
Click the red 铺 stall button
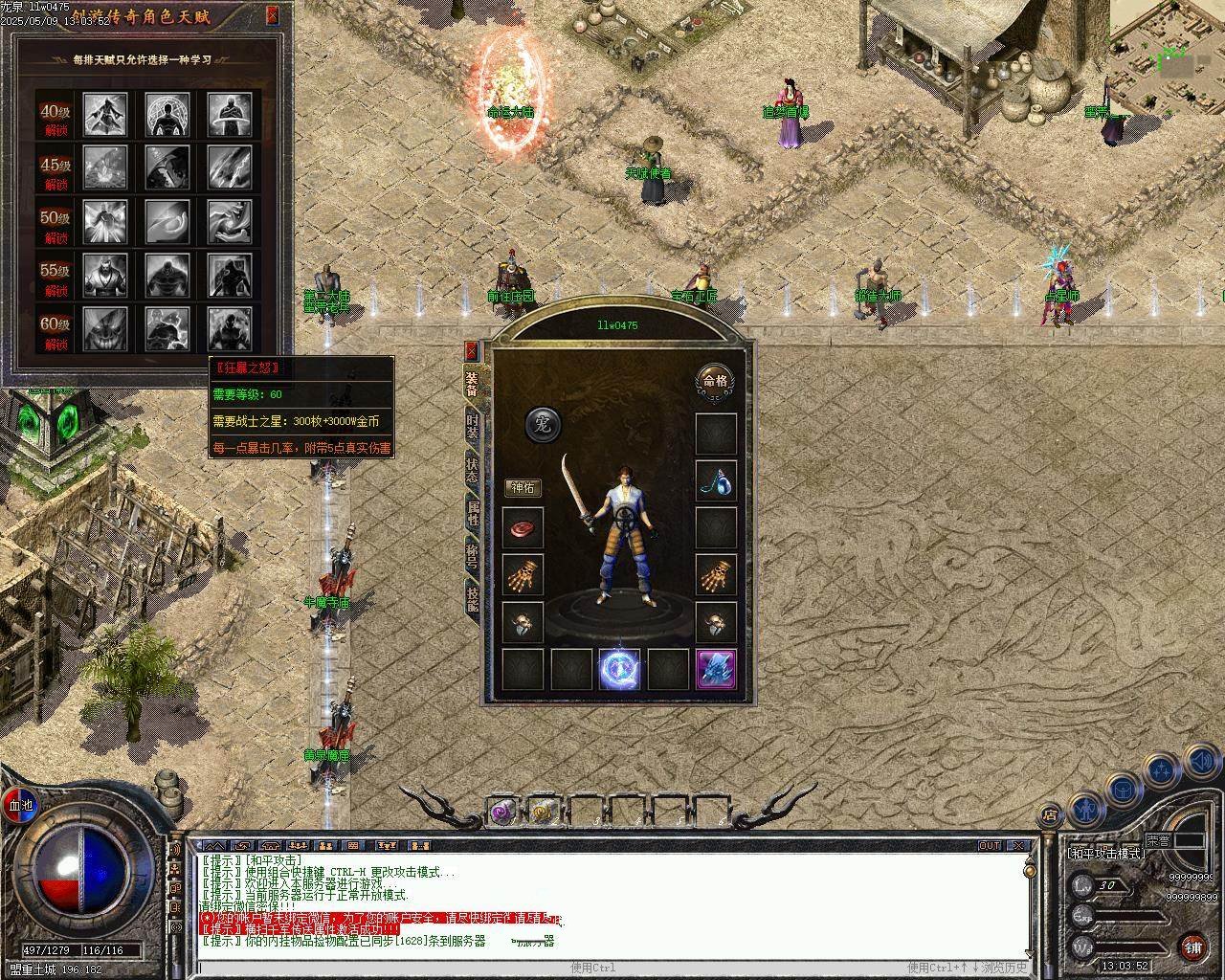[1192, 947]
